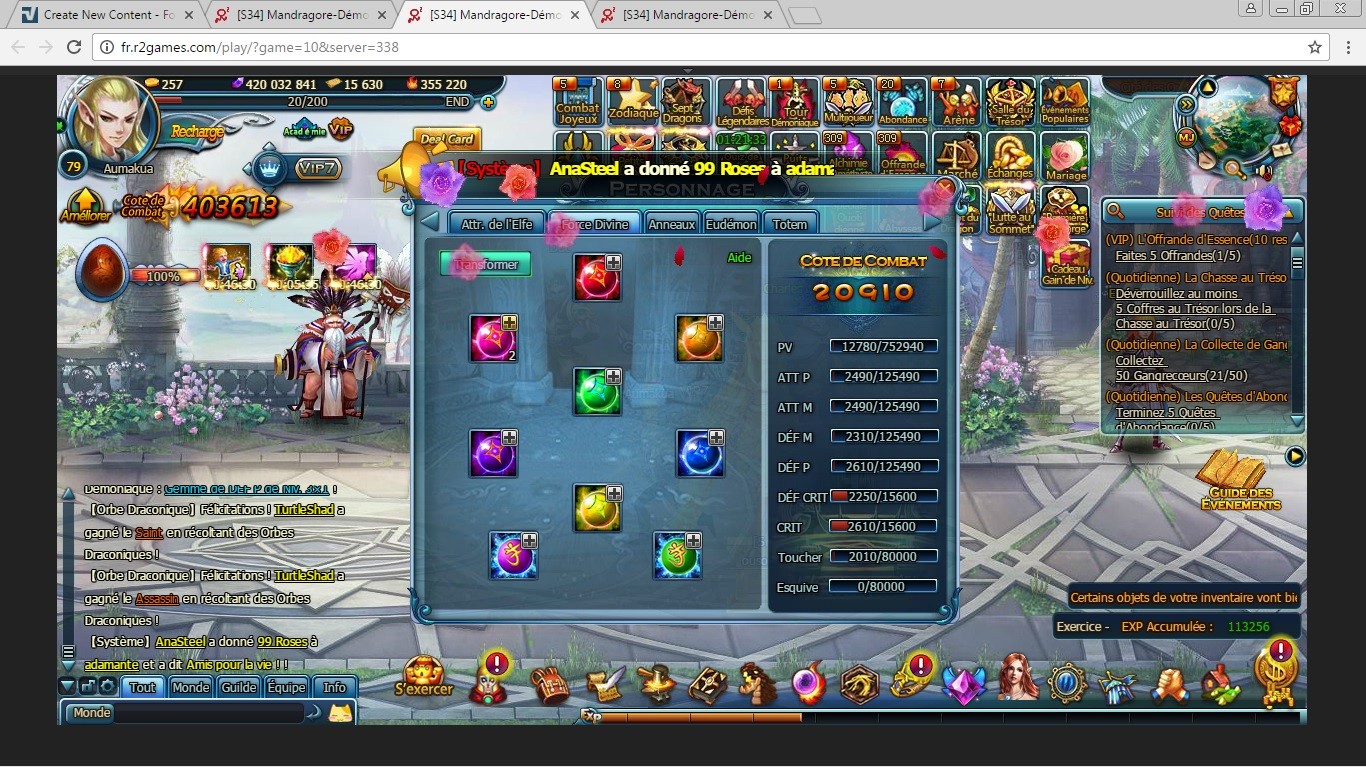Open the Marché scales icon
1366x768 pixels.
pyautogui.click(x=957, y=158)
